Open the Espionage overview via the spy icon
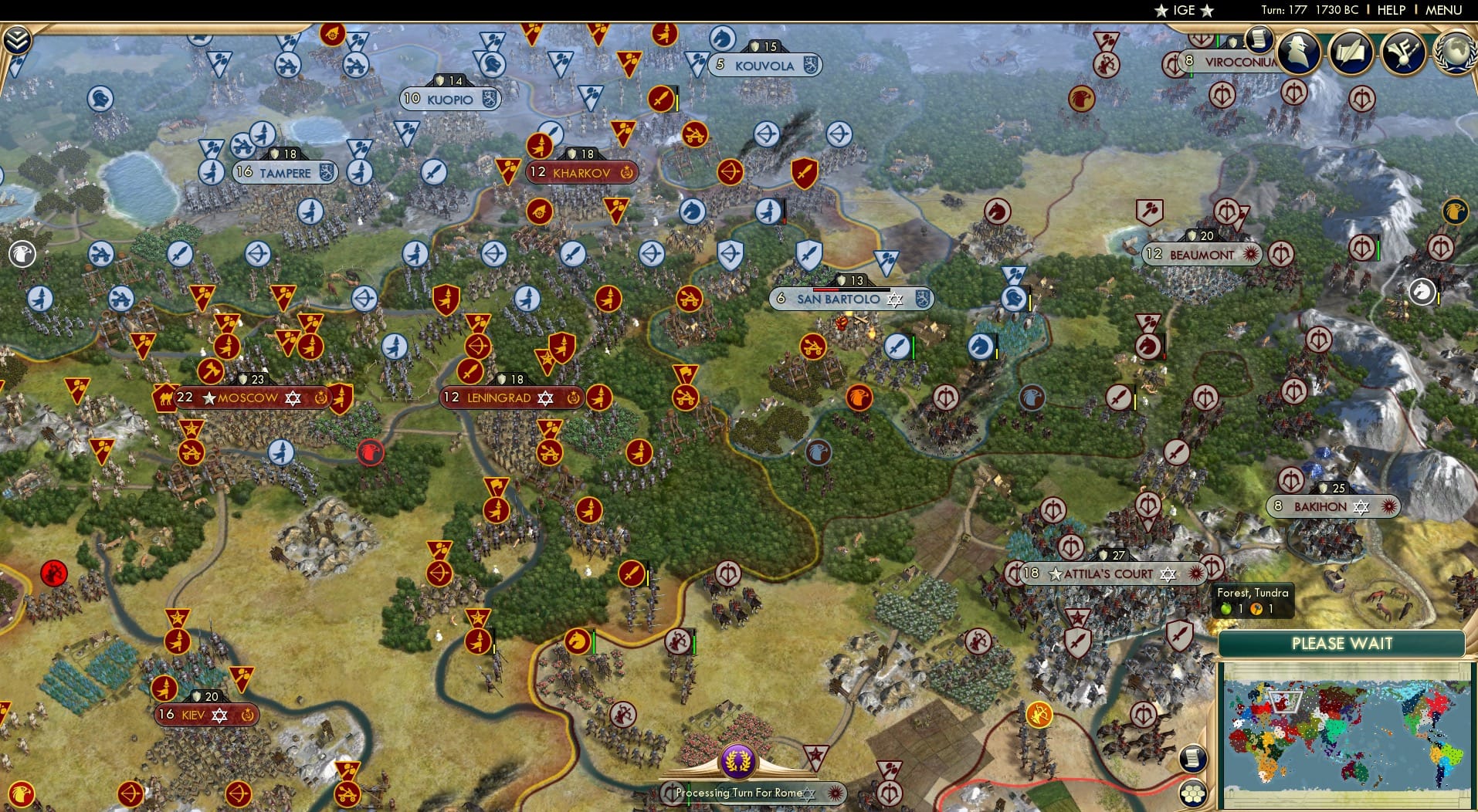Screen dimensions: 1478x812 pyautogui.click(x=1300, y=52)
